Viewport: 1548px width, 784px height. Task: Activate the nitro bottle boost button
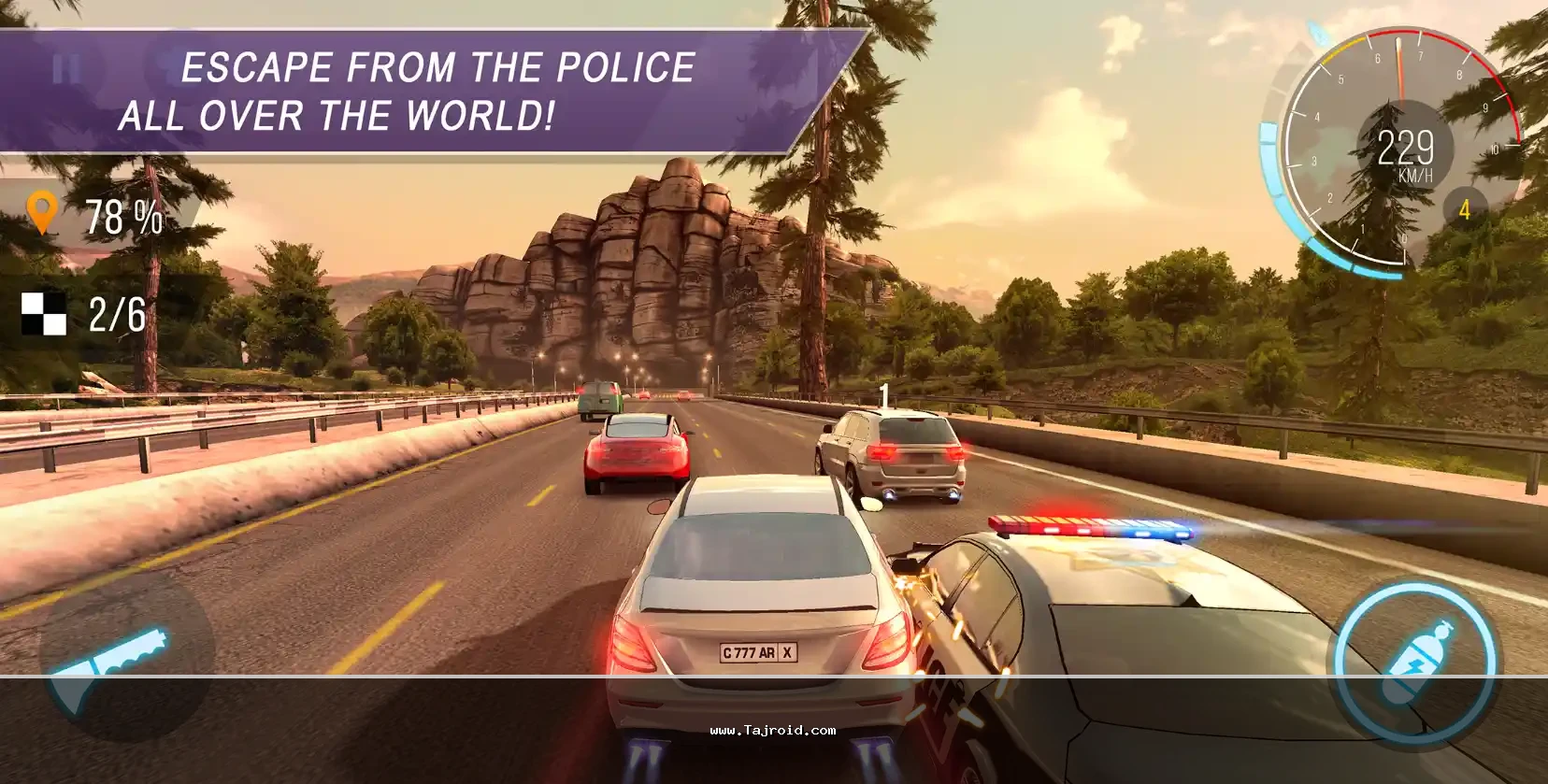pyautogui.click(x=1414, y=662)
